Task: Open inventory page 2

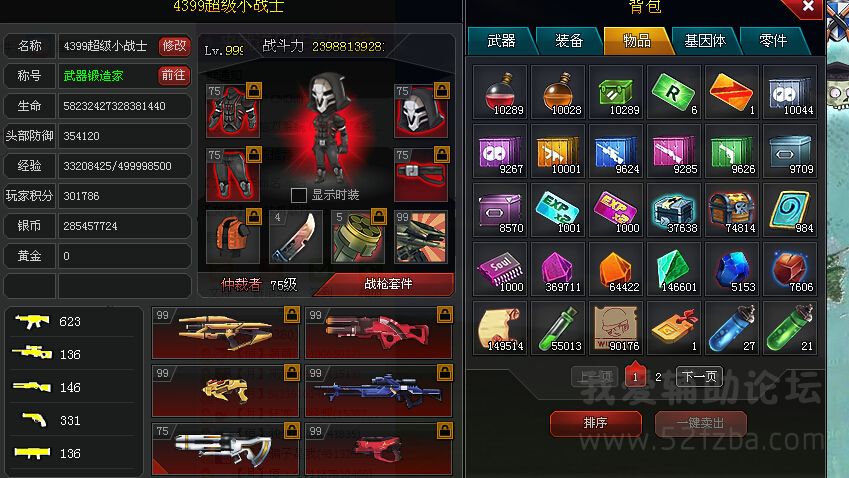Action: point(658,377)
